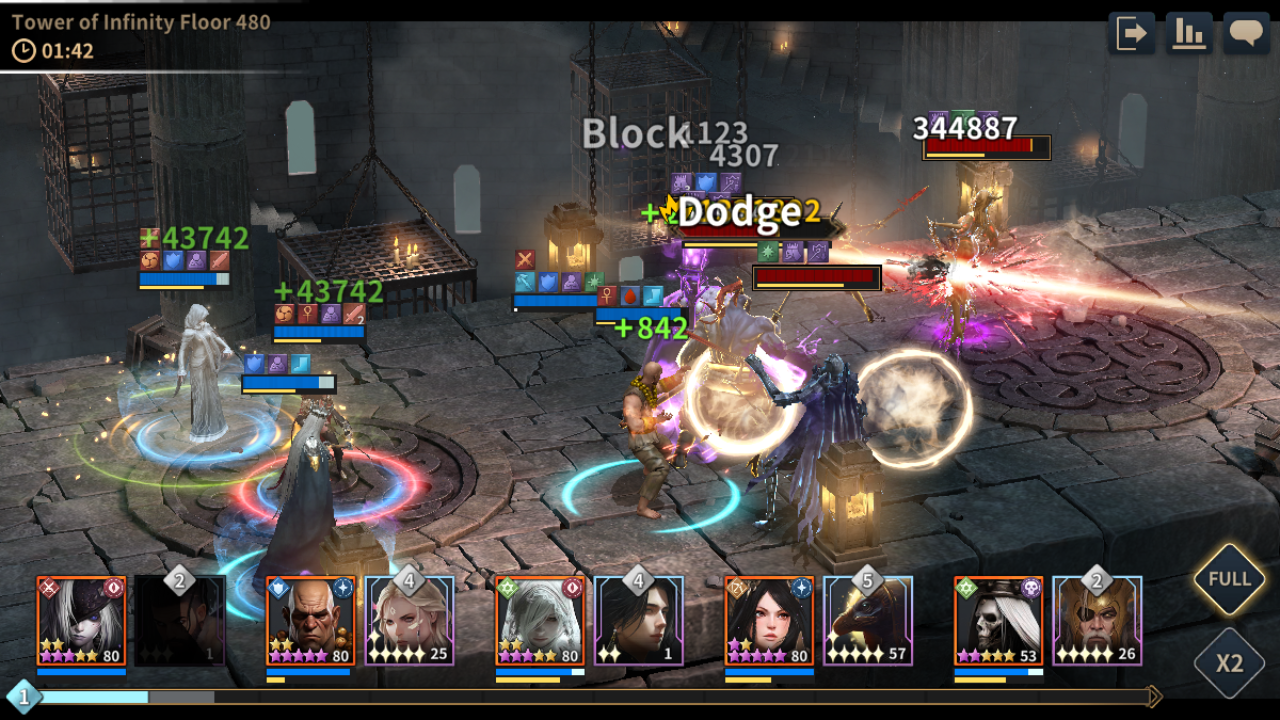
Task: Choose the blonde level 25 hero card
Action: tap(409, 621)
